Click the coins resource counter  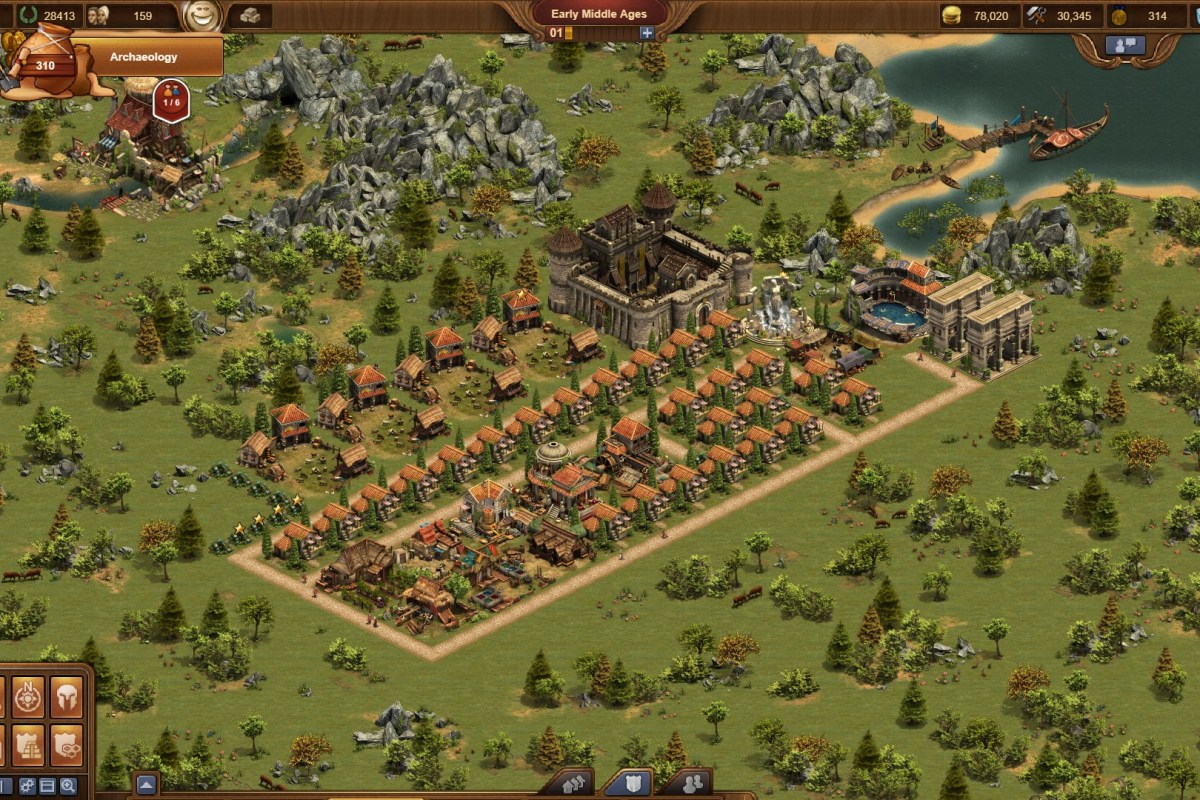pos(980,15)
